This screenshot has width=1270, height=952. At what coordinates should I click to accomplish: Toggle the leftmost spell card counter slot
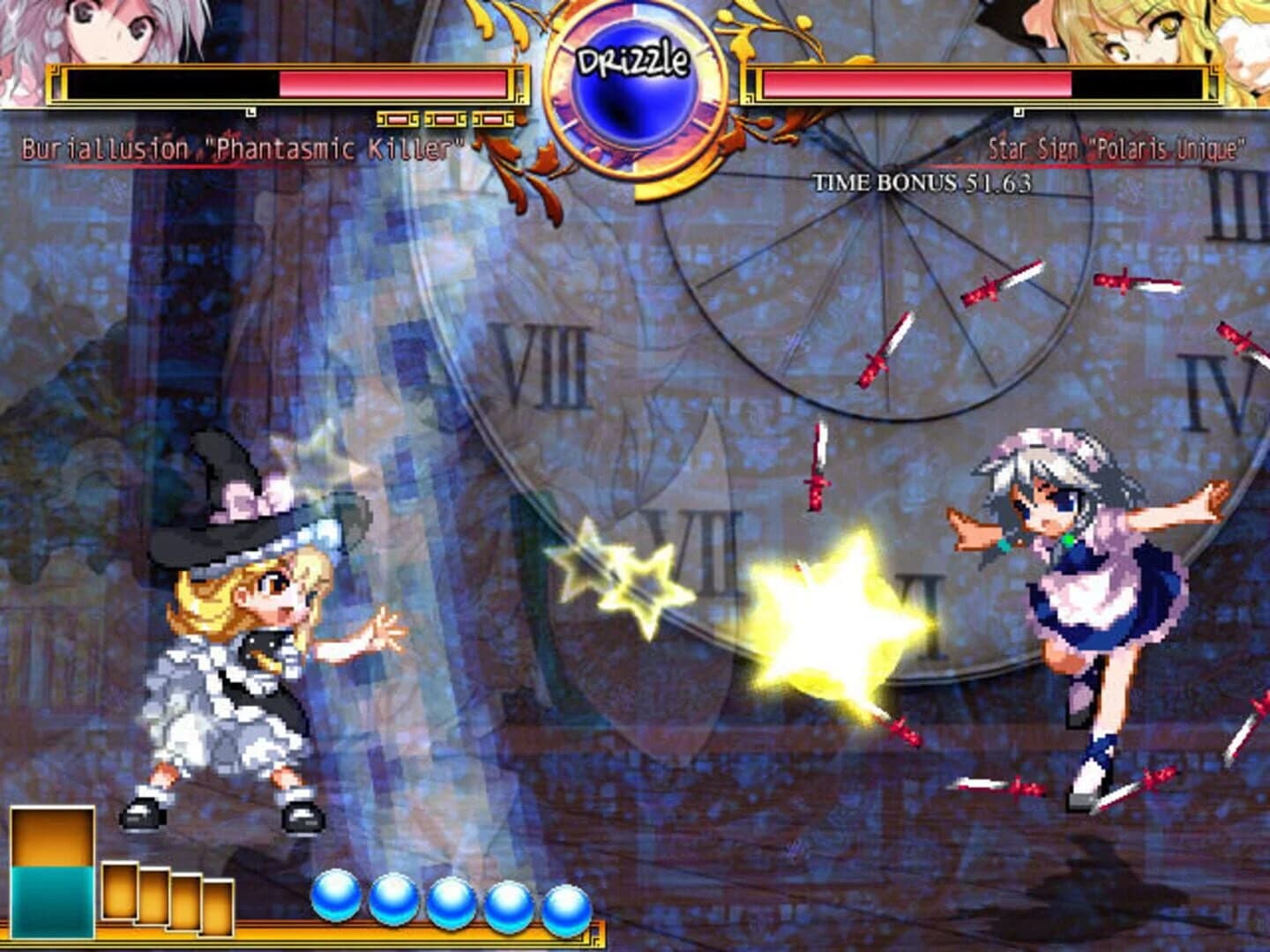pyautogui.click(x=397, y=118)
